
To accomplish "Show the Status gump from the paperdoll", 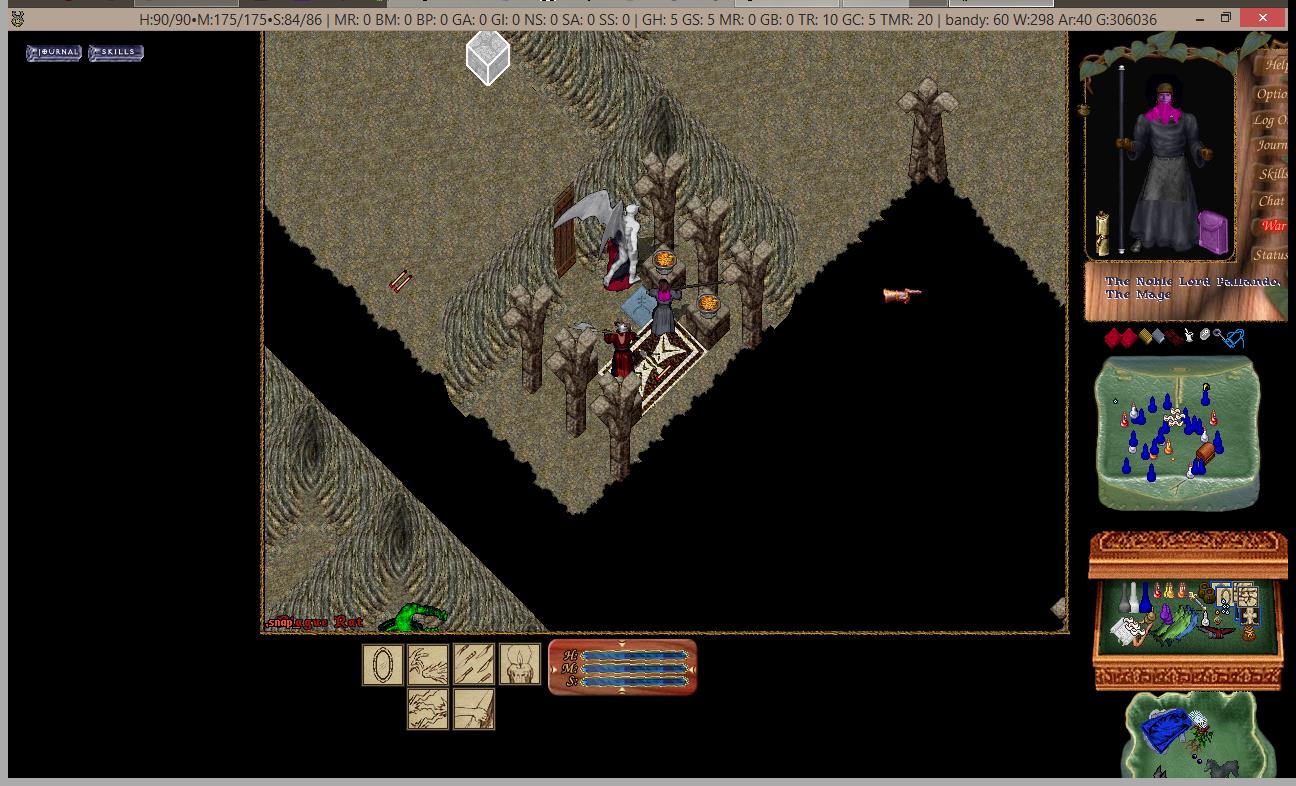I will (x=1271, y=255).
